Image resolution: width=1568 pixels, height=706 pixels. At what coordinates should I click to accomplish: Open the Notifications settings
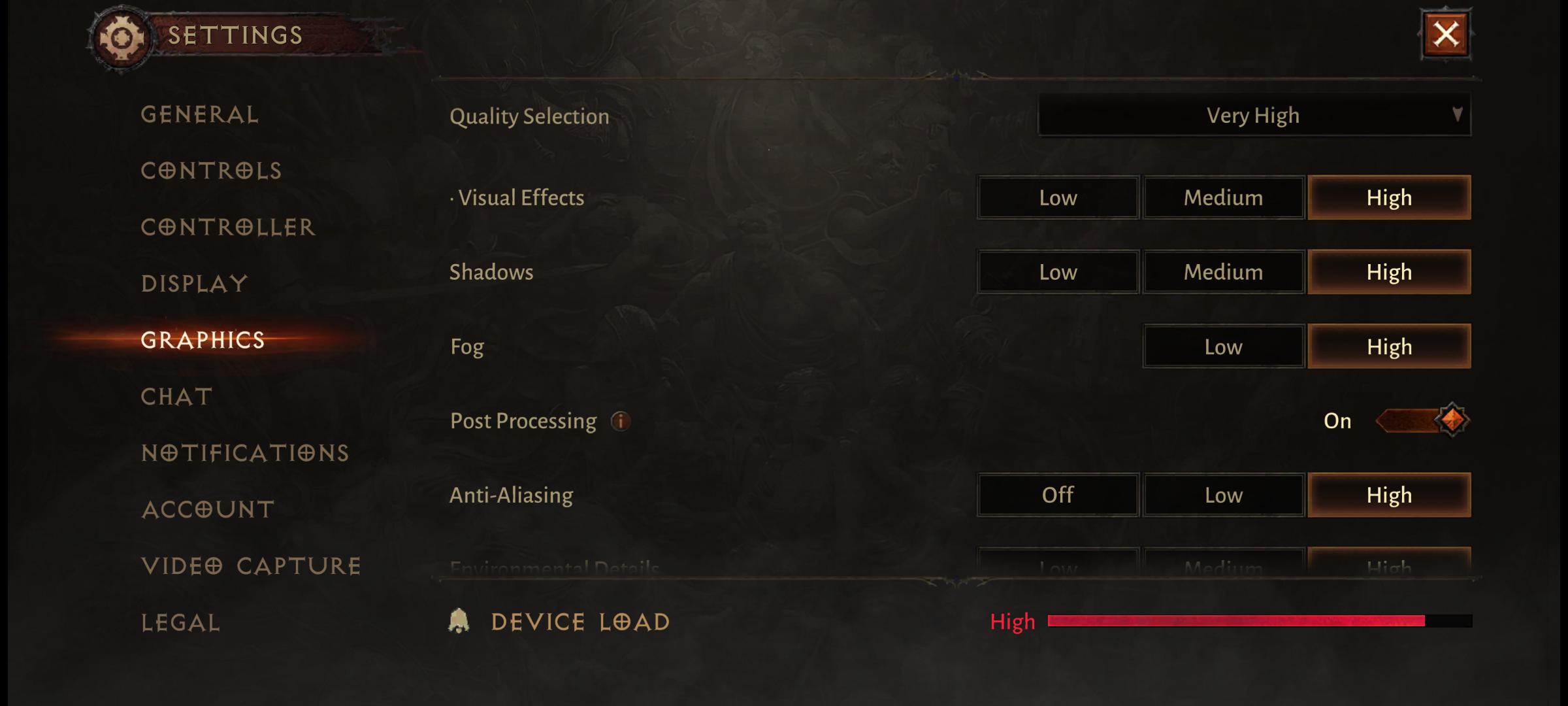point(245,453)
